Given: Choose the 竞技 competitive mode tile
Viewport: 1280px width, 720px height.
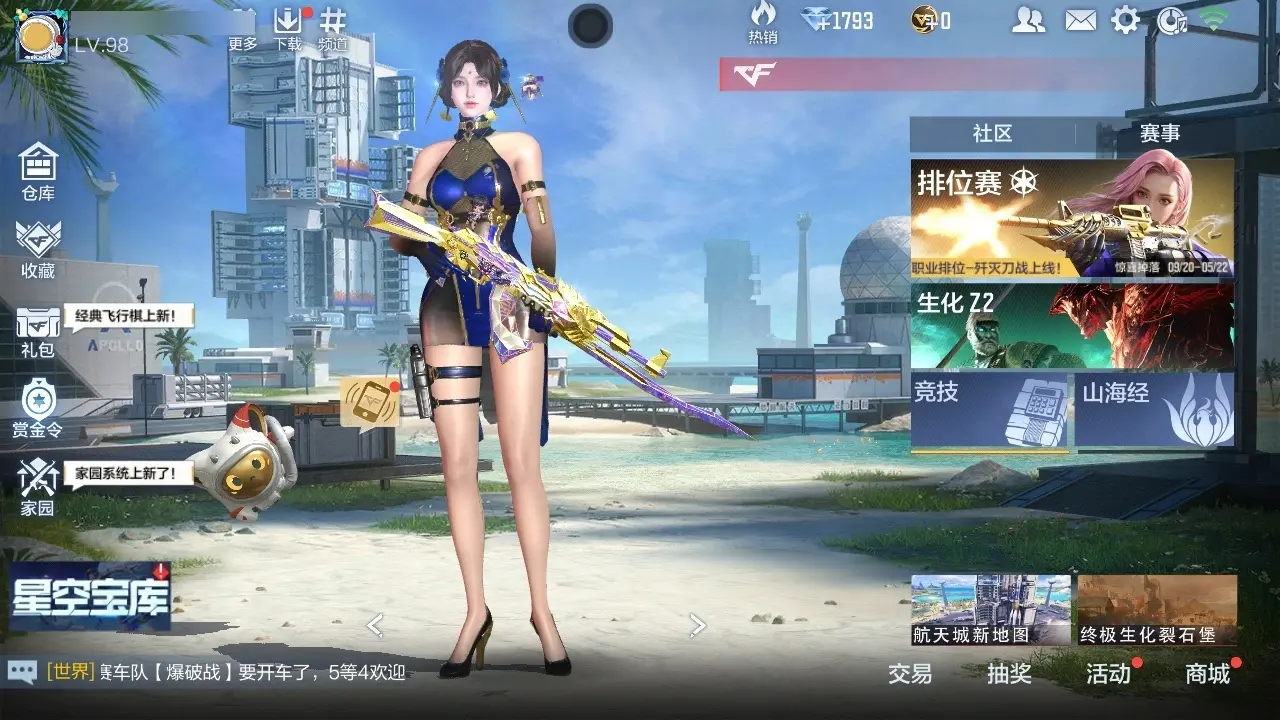Looking at the screenshot, I should click(989, 410).
